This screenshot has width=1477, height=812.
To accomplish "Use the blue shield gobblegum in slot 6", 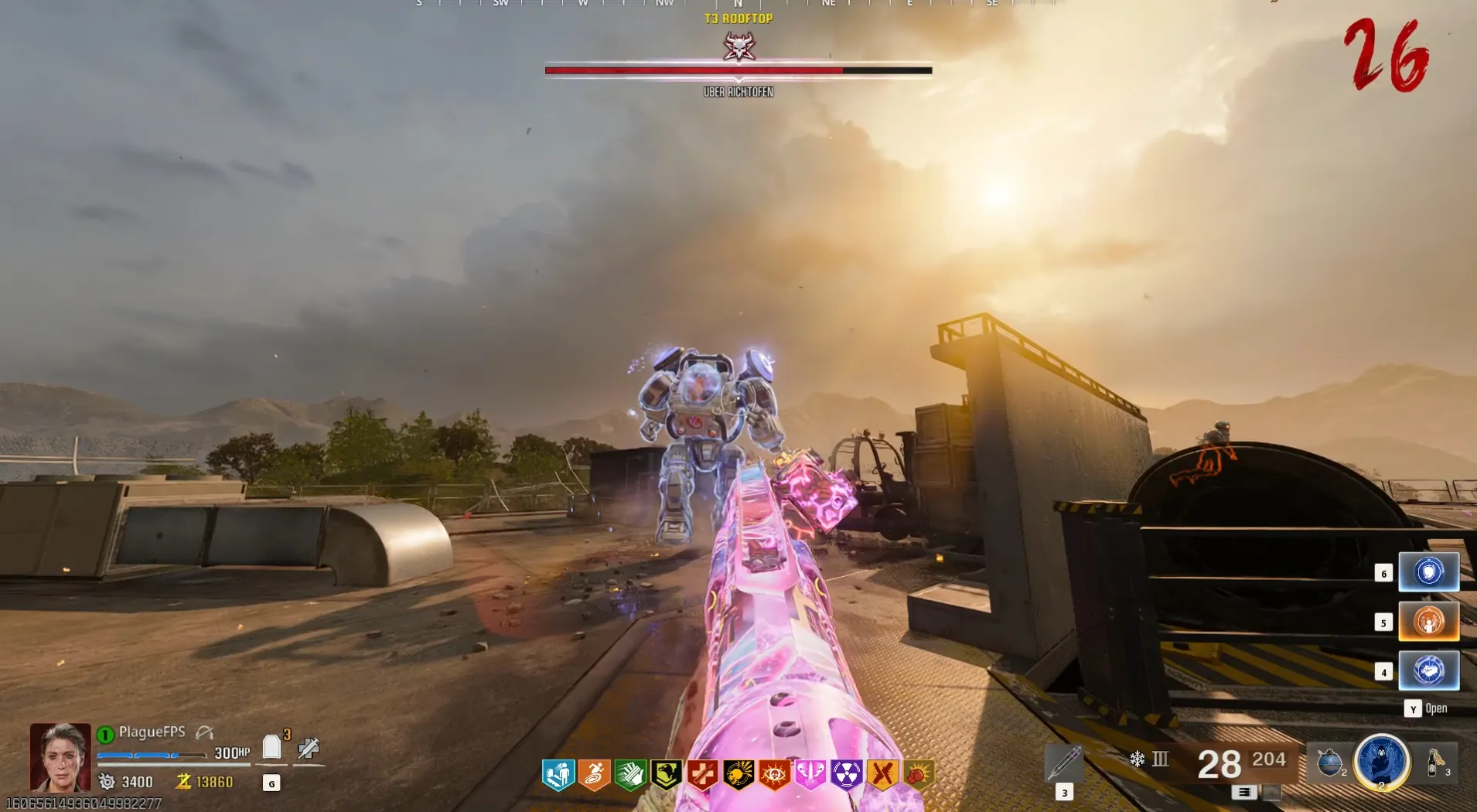I will 1428,572.
